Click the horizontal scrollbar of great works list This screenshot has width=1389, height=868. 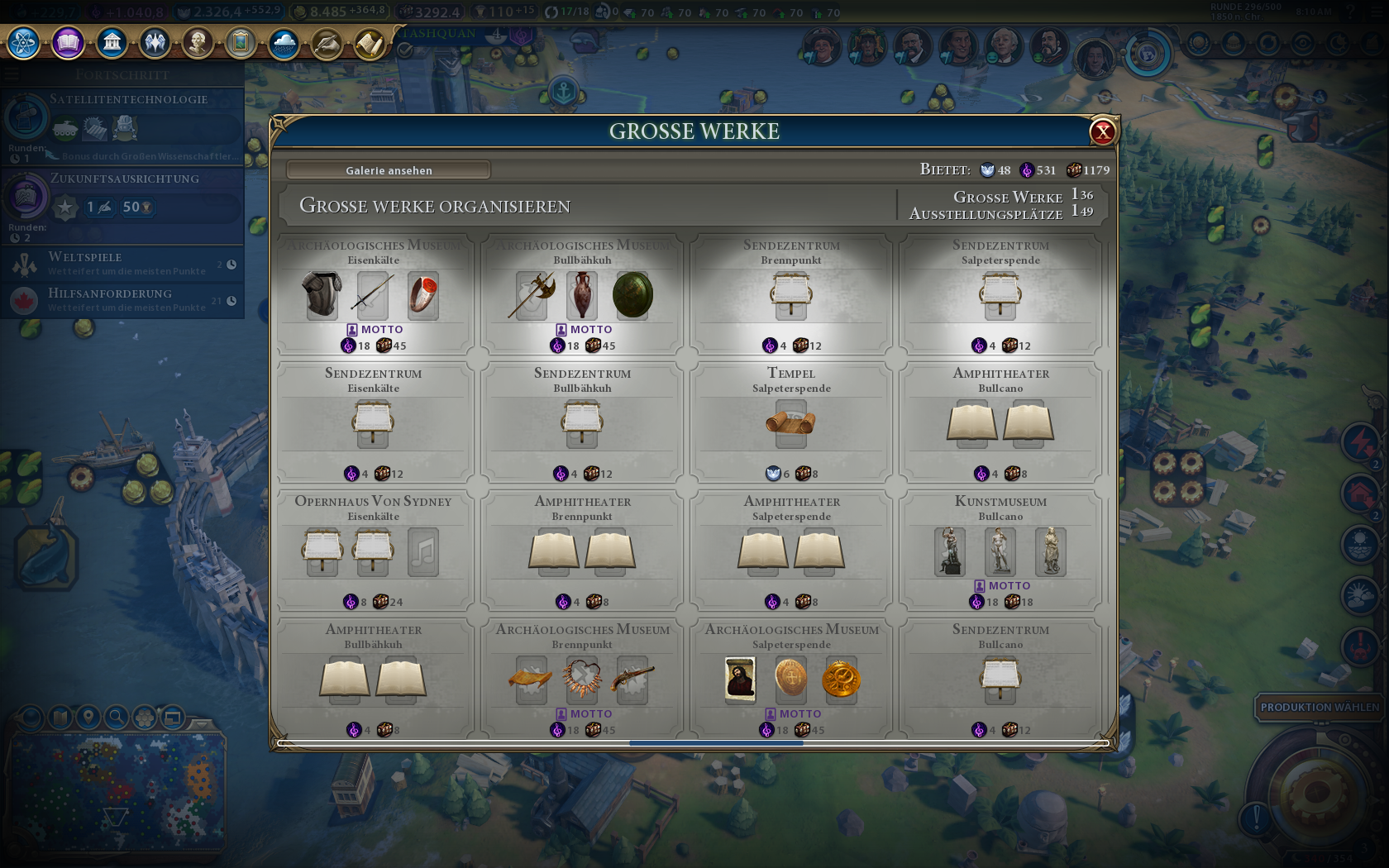click(716, 743)
